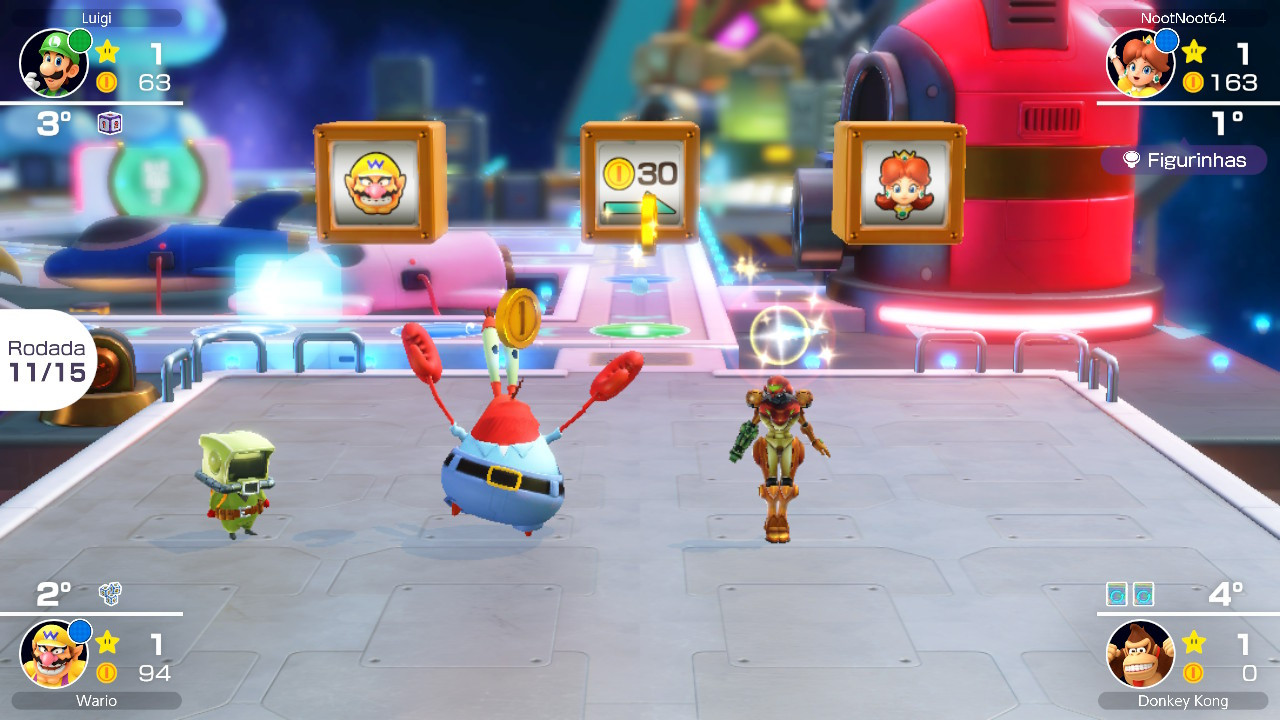This screenshot has height=720, width=1280.
Task: Click NootNoot64's Daisy portrait
Action: [x=1141, y=62]
